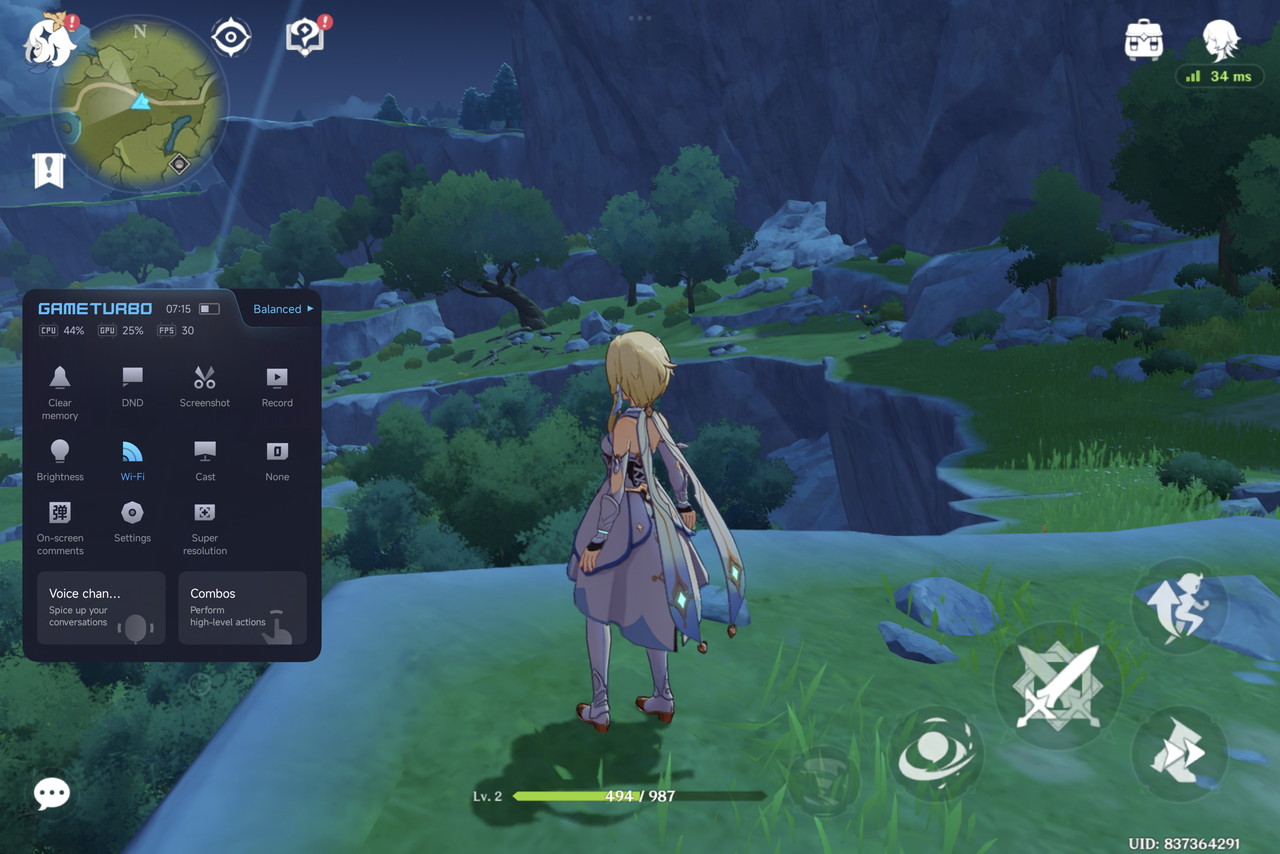Toggle DND mode

(132, 385)
